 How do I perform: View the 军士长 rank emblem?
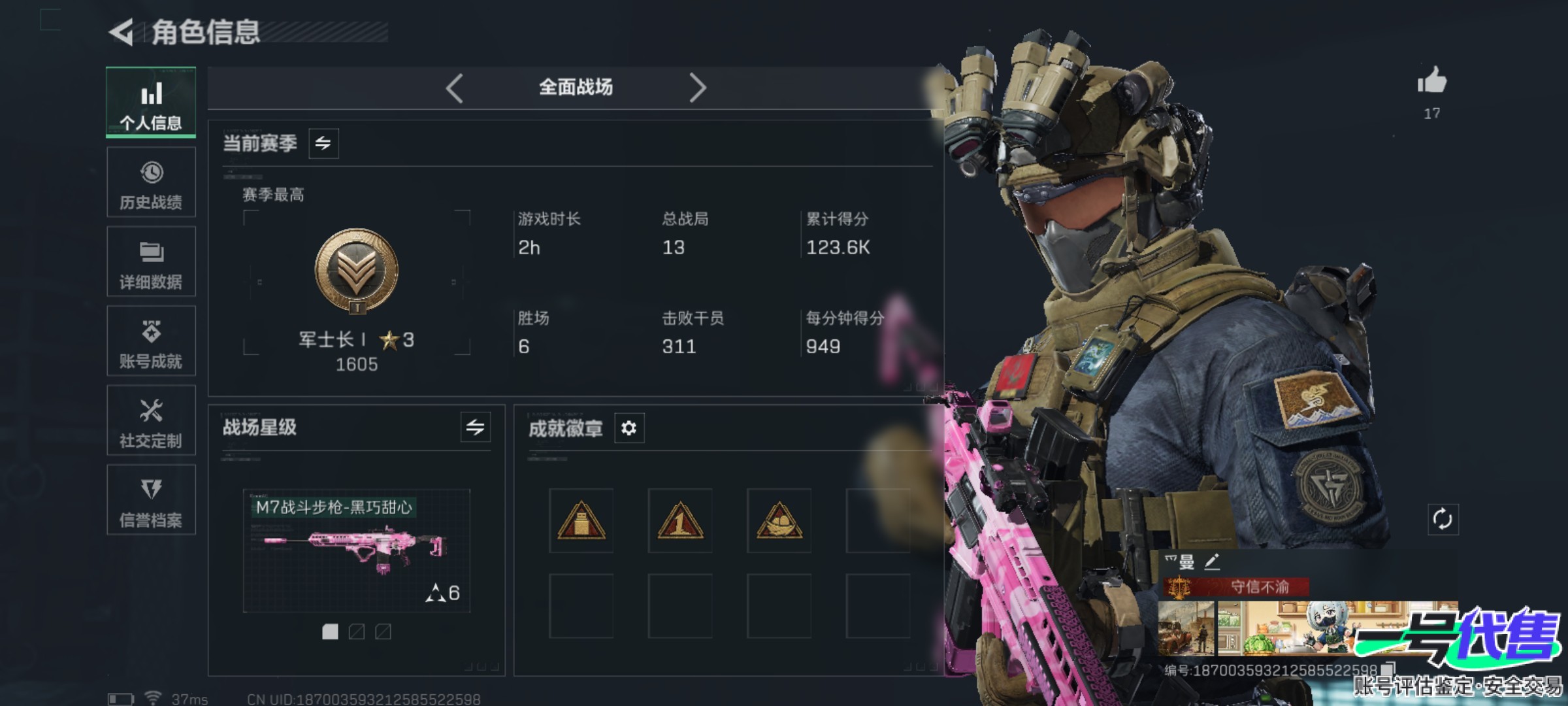357,270
